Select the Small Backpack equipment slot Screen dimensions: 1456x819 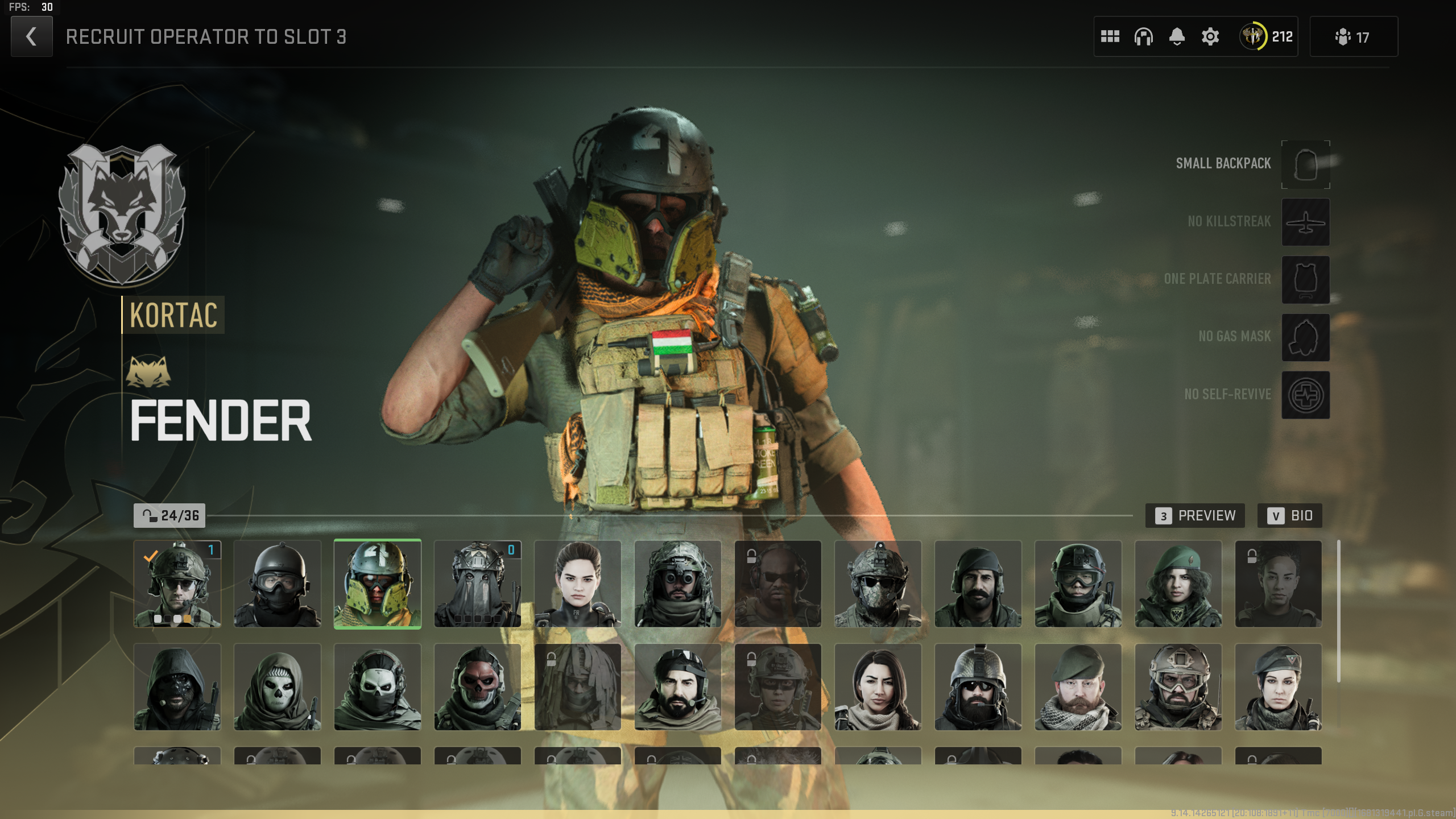coord(1305,164)
